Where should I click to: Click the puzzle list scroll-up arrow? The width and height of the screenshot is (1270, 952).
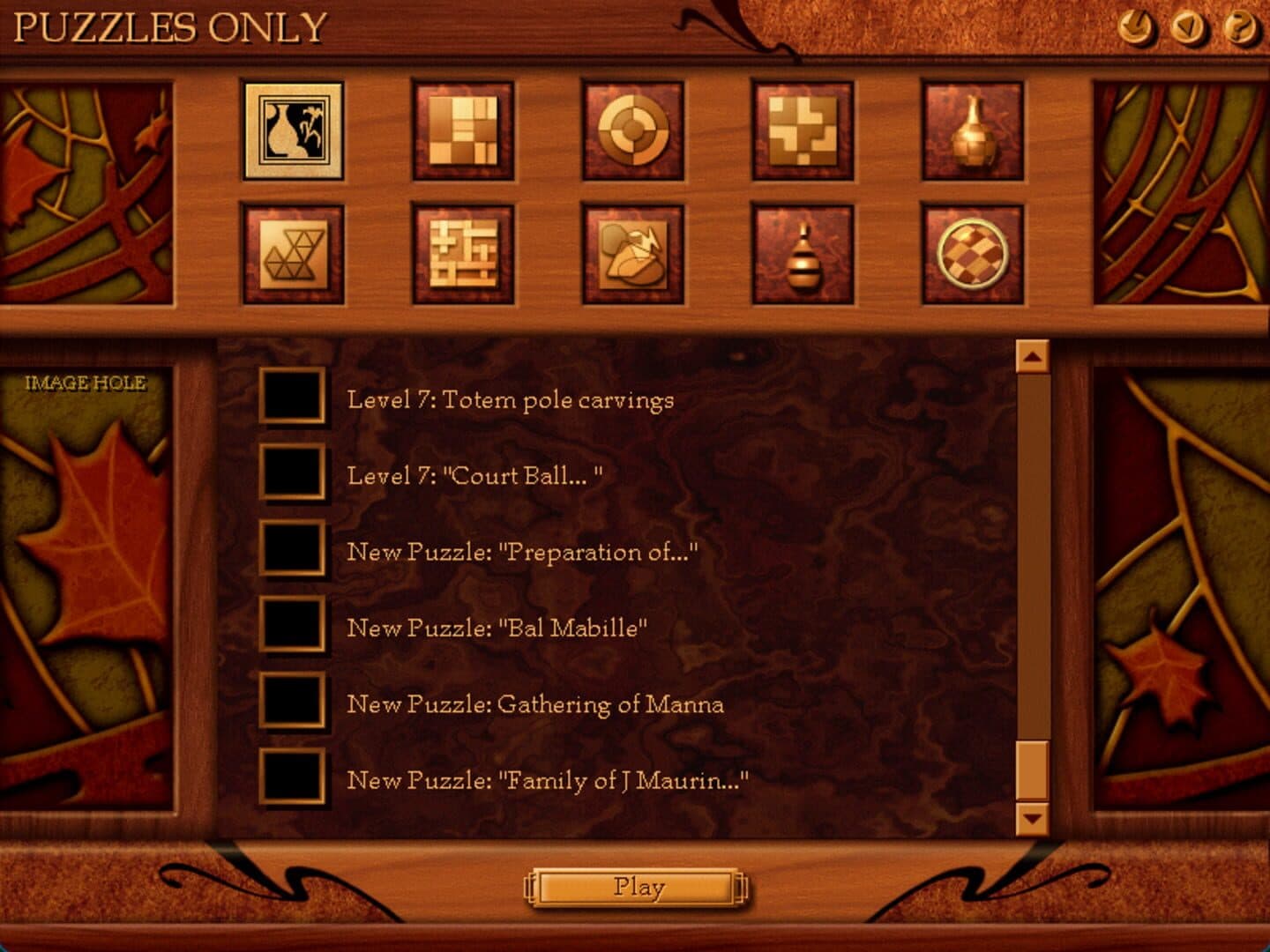(1032, 357)
